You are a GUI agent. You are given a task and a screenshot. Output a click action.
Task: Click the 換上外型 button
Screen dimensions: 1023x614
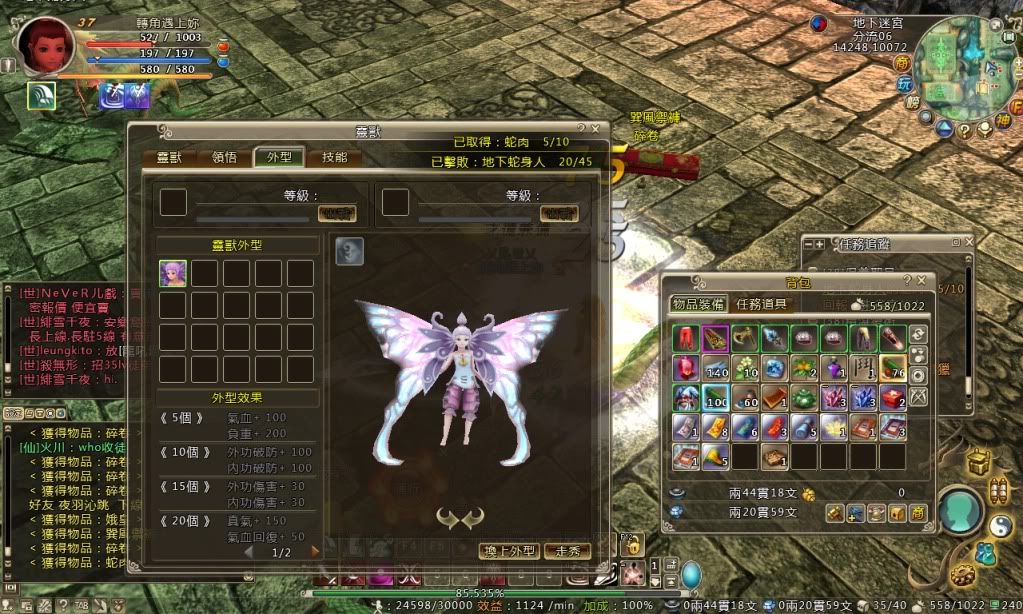(509, 551)
